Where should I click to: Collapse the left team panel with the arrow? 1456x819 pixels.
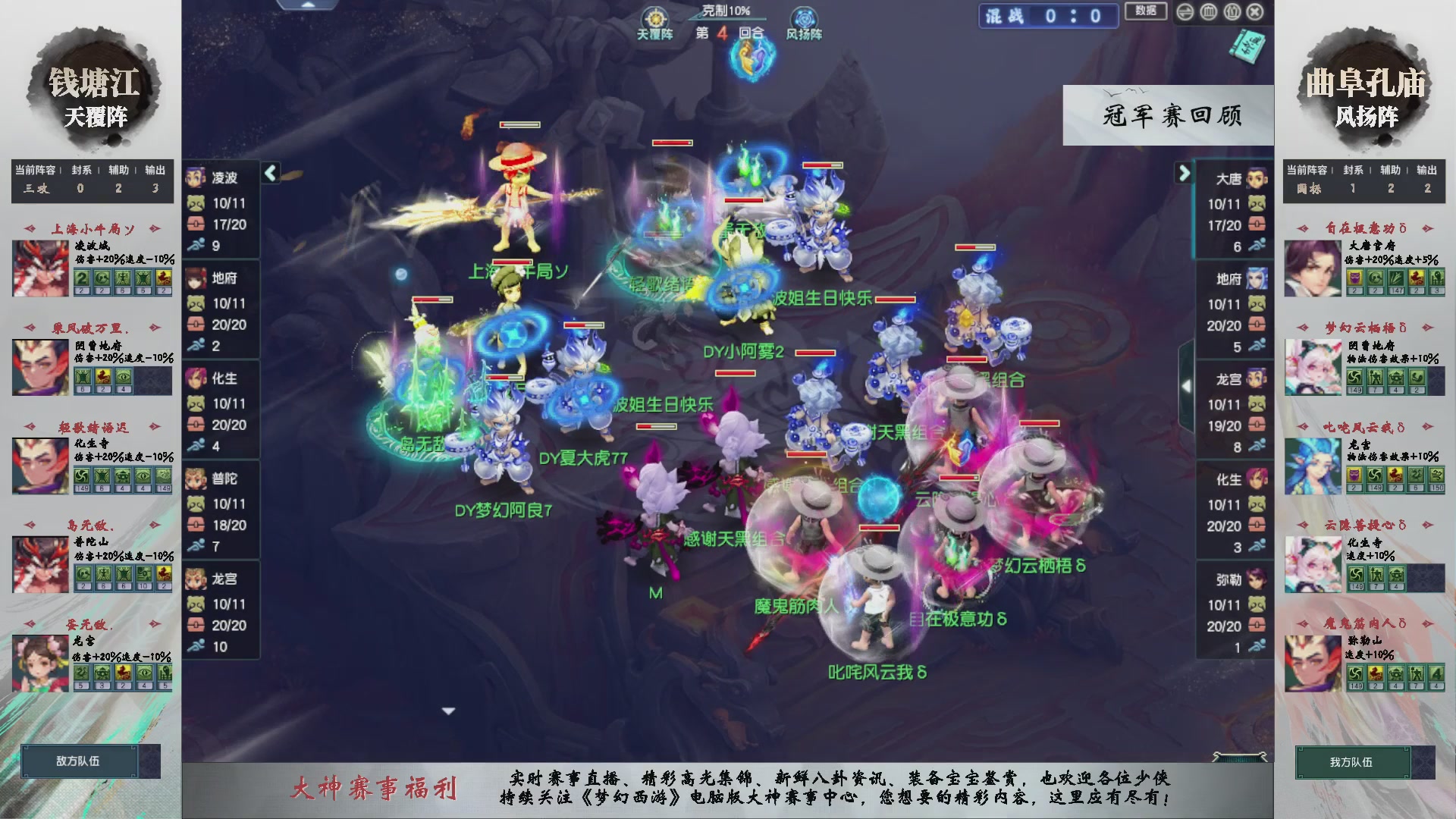pyautogui.click(x=269, y=173)
